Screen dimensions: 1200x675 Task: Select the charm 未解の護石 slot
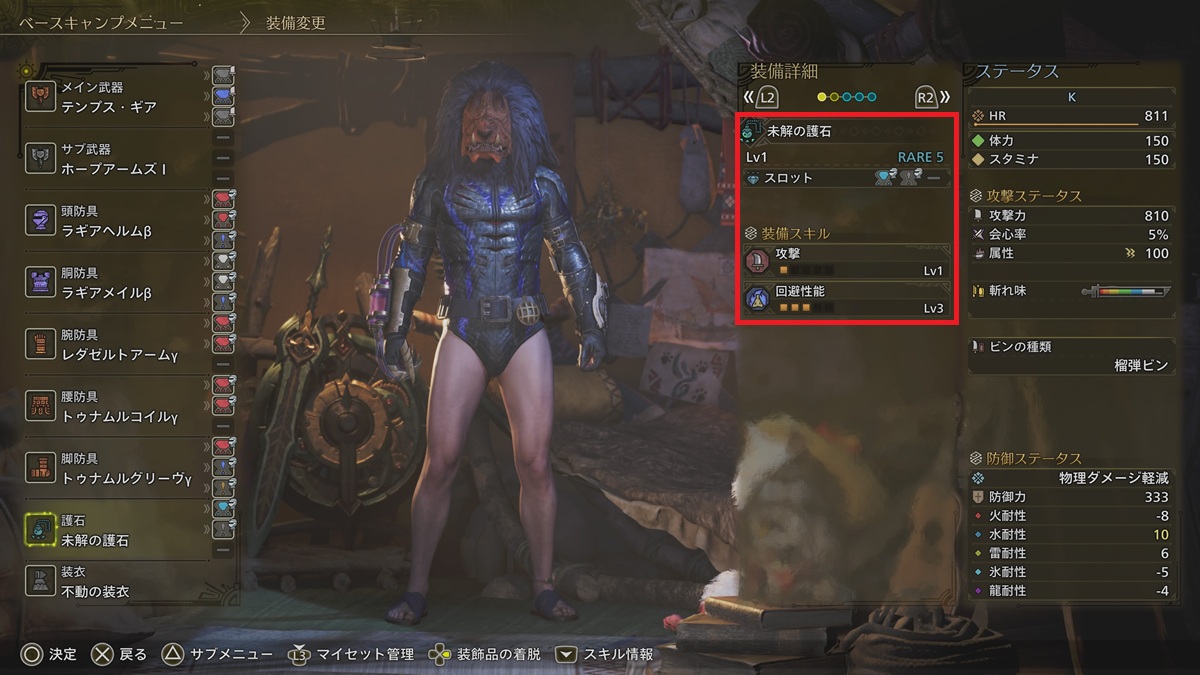[118, 531]
